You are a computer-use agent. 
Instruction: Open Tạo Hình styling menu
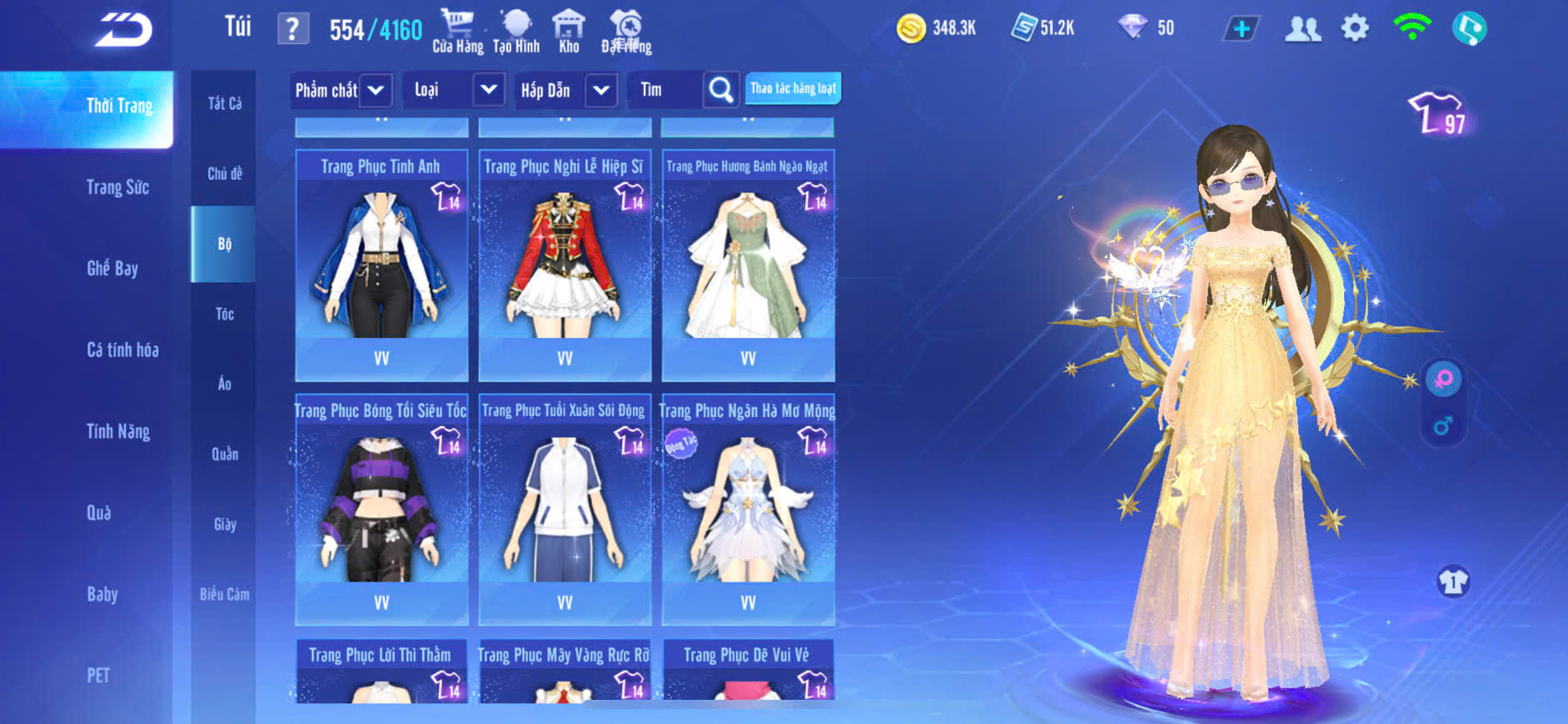pos(516,32)
